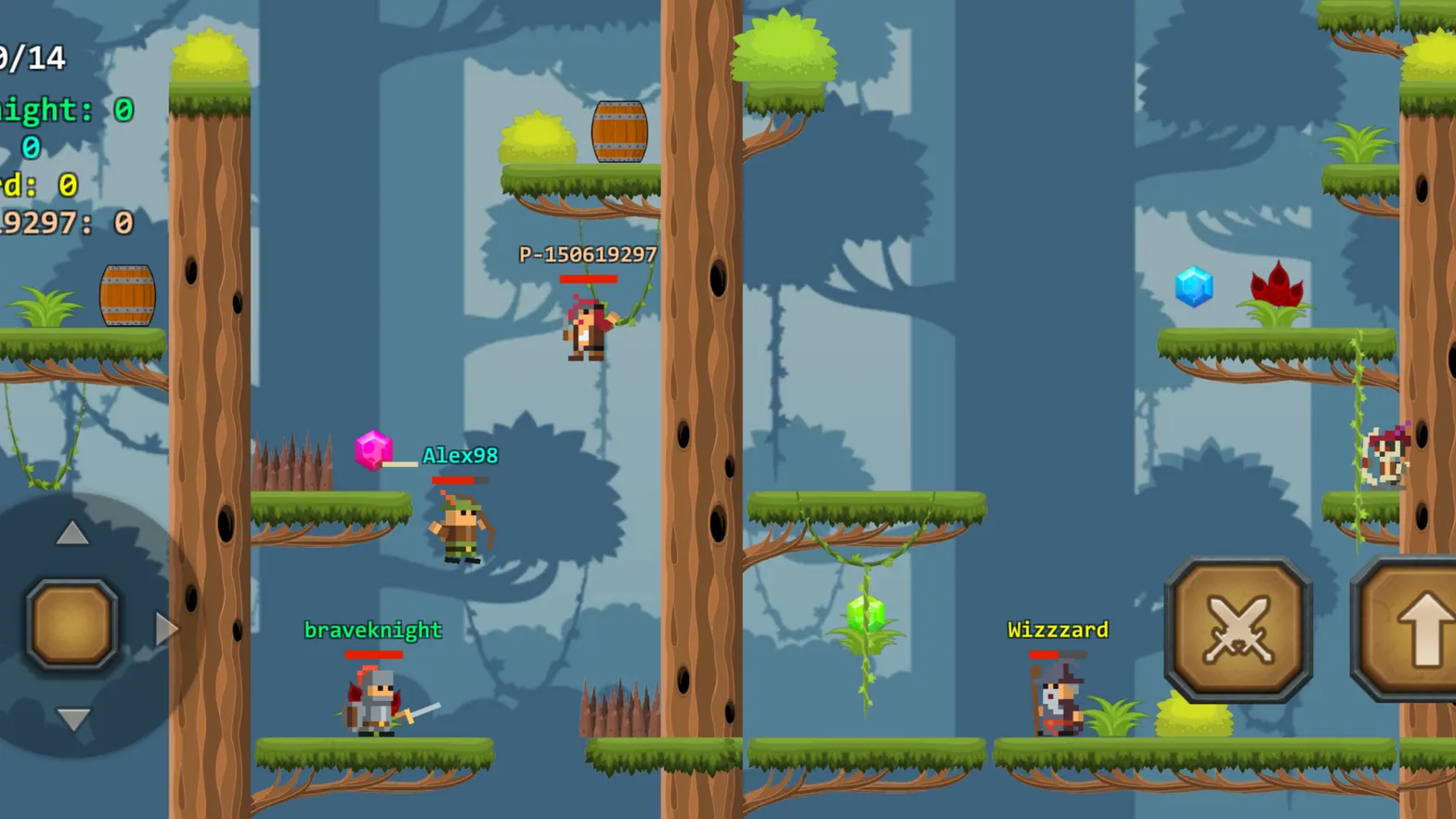This screenshot has width=1456, height=819.
Task: Tap the joystick up arrow
Action: pyautogui.click(x=71, y=534)
